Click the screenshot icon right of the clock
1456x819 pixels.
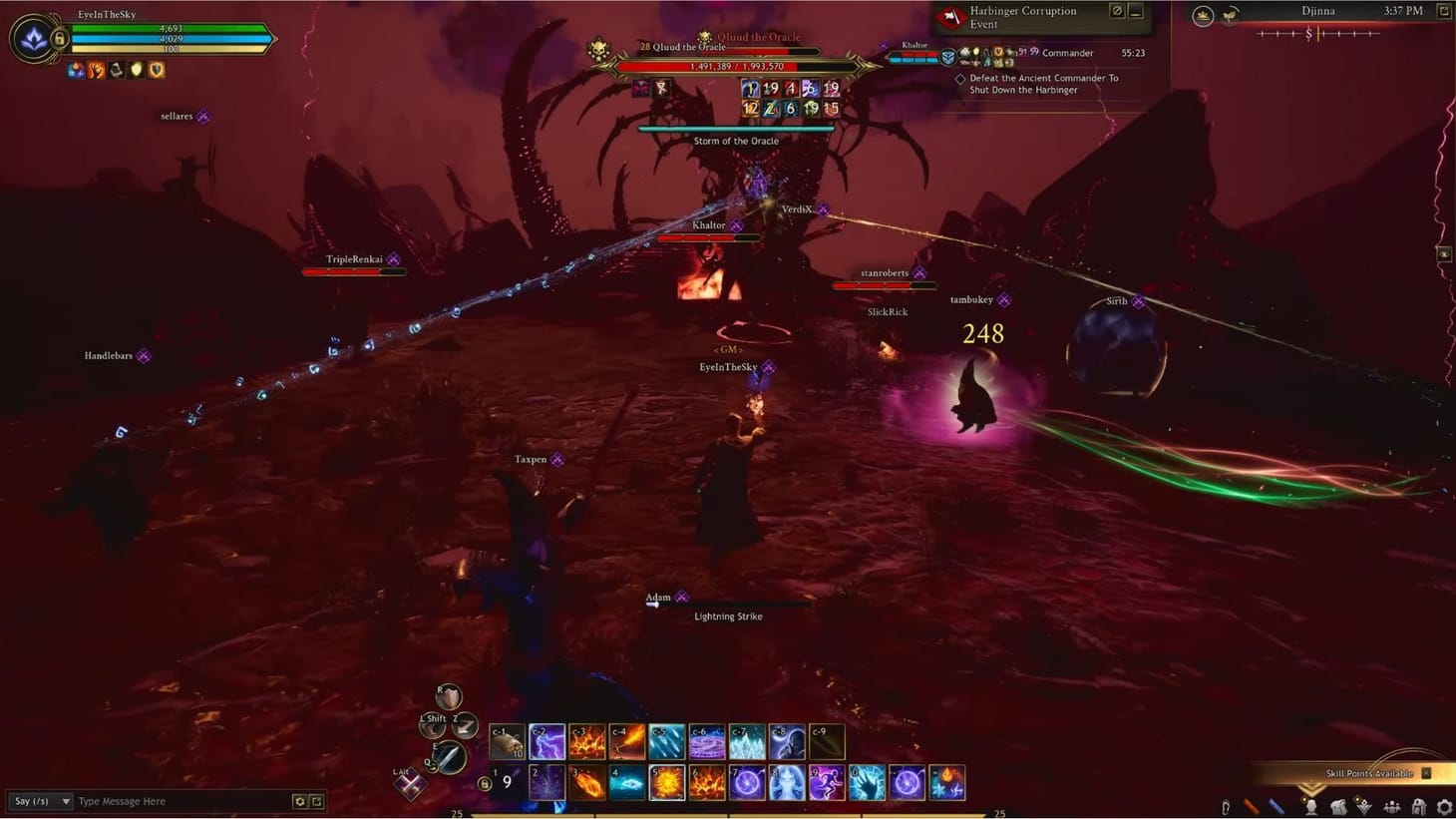(1444, 11)
